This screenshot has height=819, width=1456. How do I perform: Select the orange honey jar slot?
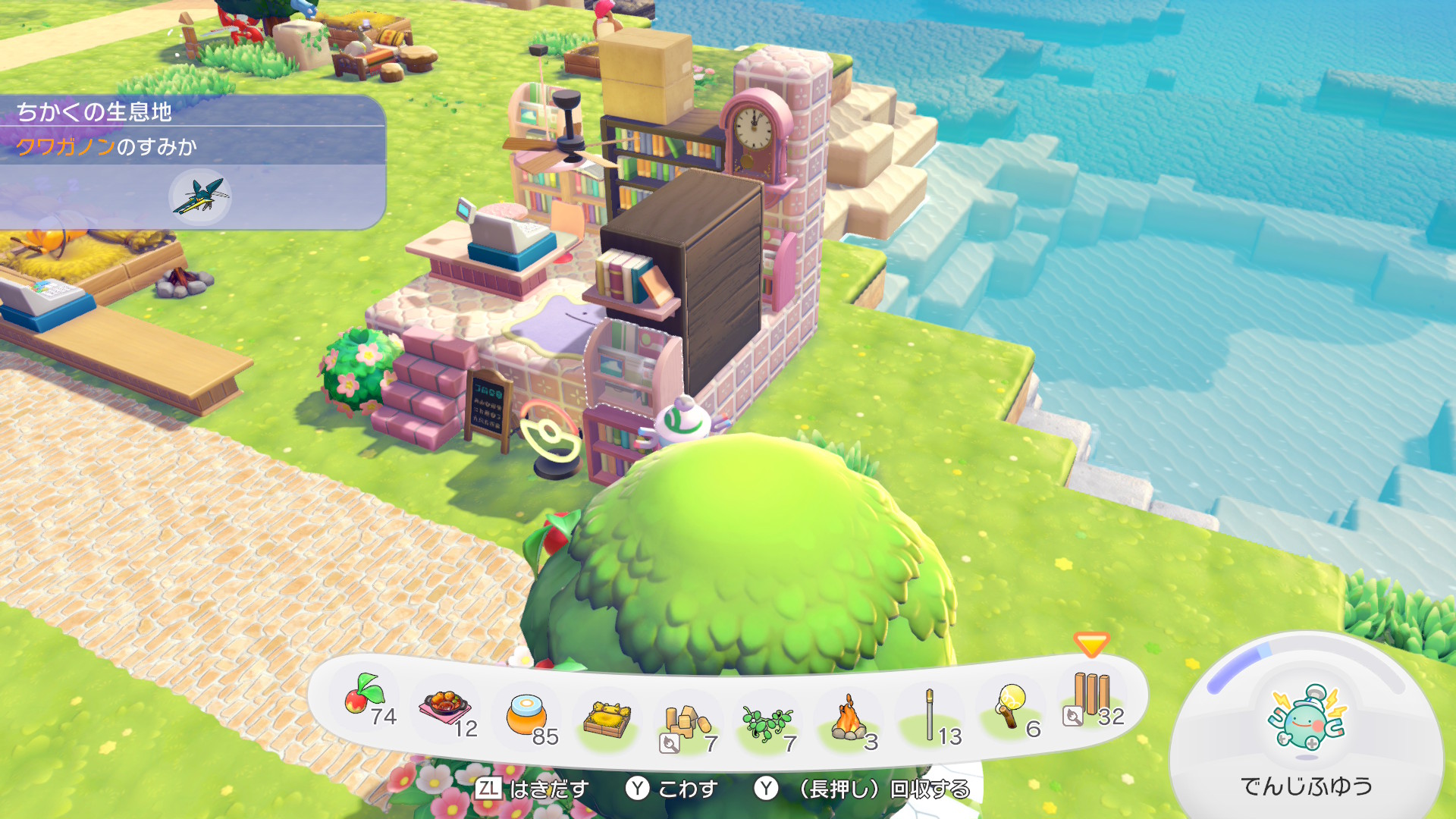pos(526,714)
